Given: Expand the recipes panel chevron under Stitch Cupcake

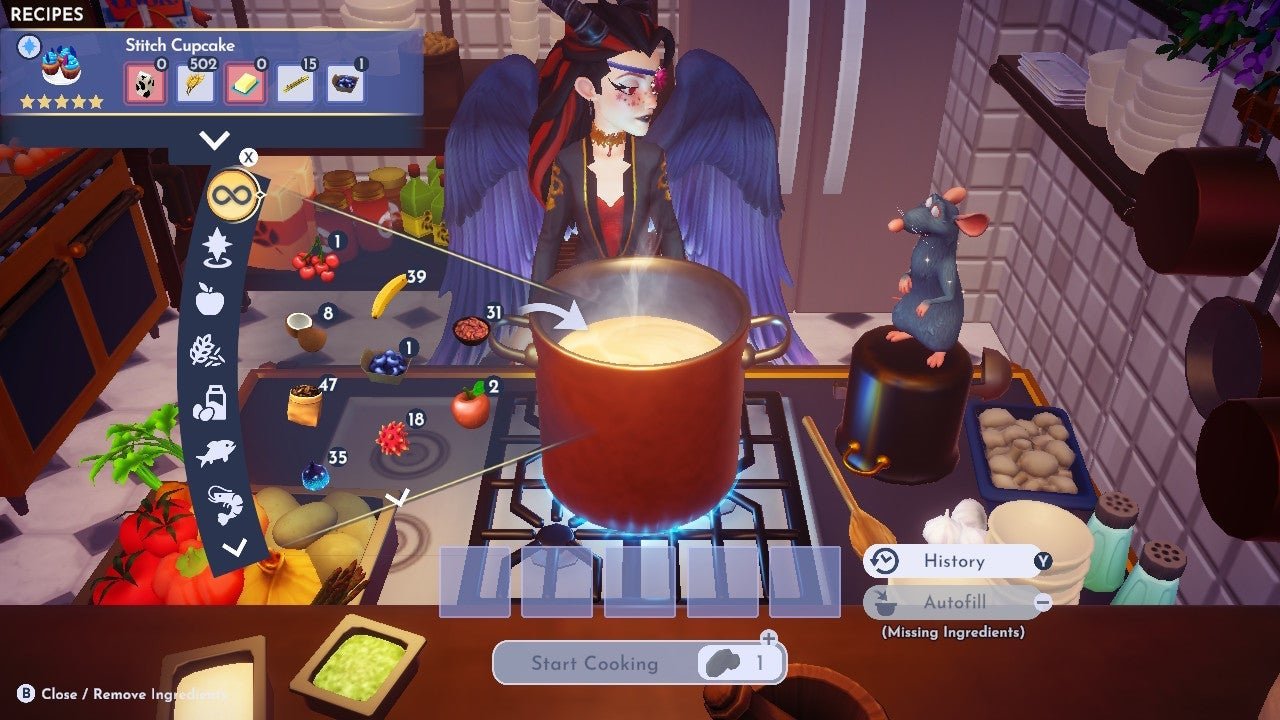Looking at the screenshot, I should pos(214,141).
